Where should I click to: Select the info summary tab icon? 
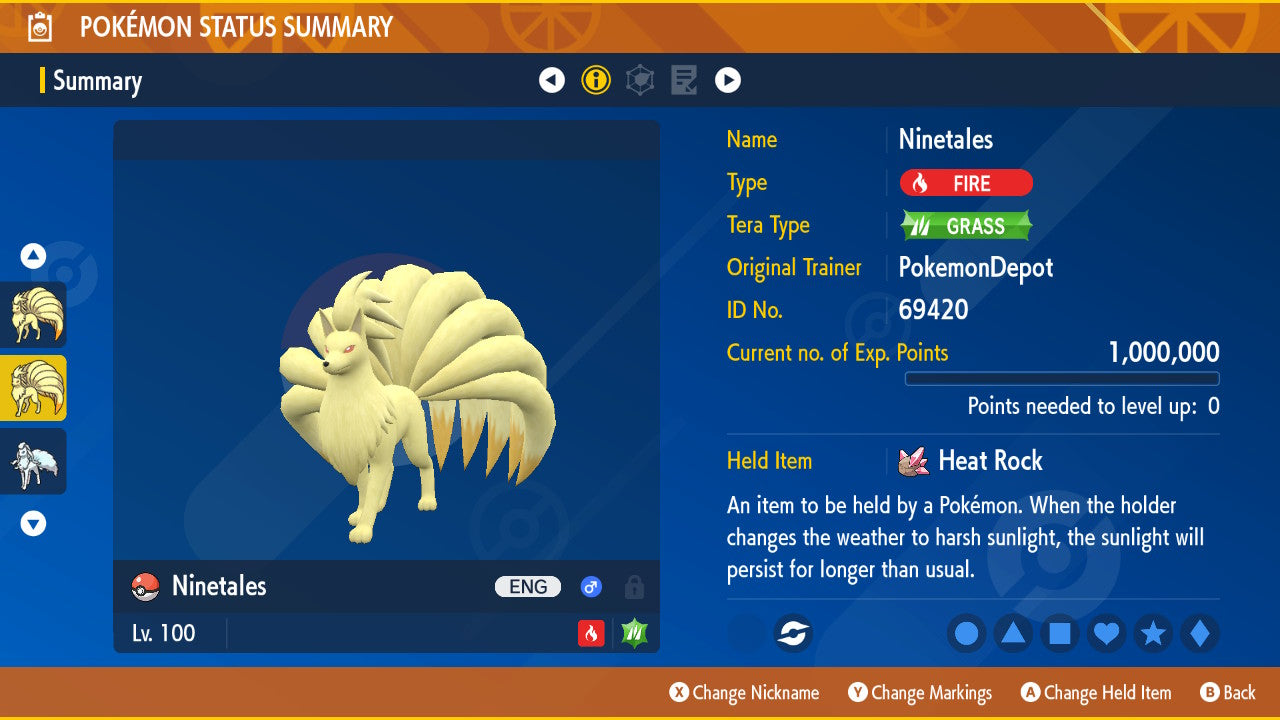596,80
